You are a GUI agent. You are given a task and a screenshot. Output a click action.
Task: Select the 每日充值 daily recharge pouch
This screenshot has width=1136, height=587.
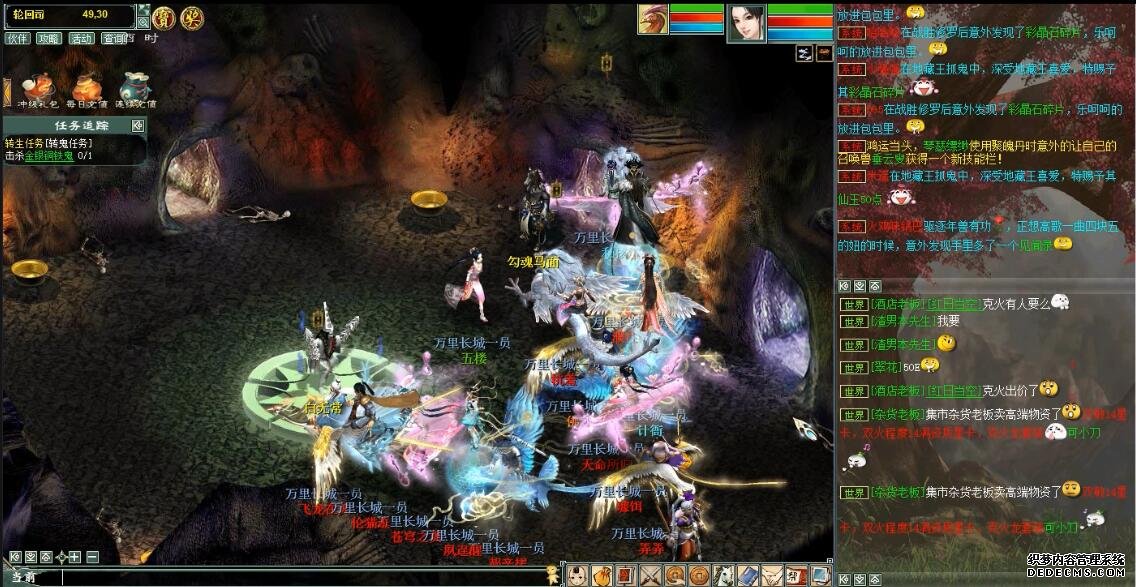tap(85, 88)
